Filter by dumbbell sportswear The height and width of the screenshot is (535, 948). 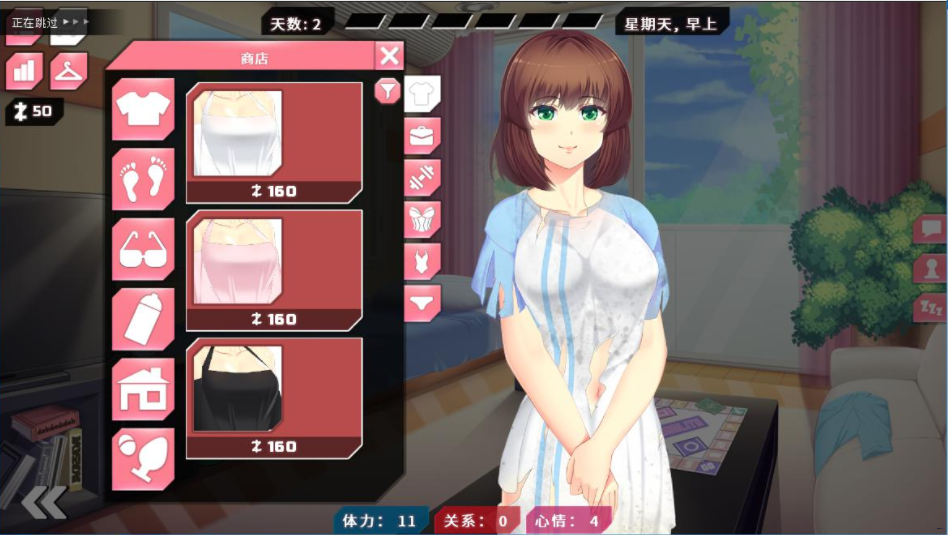pyautogui.click(x=422, y=177)
